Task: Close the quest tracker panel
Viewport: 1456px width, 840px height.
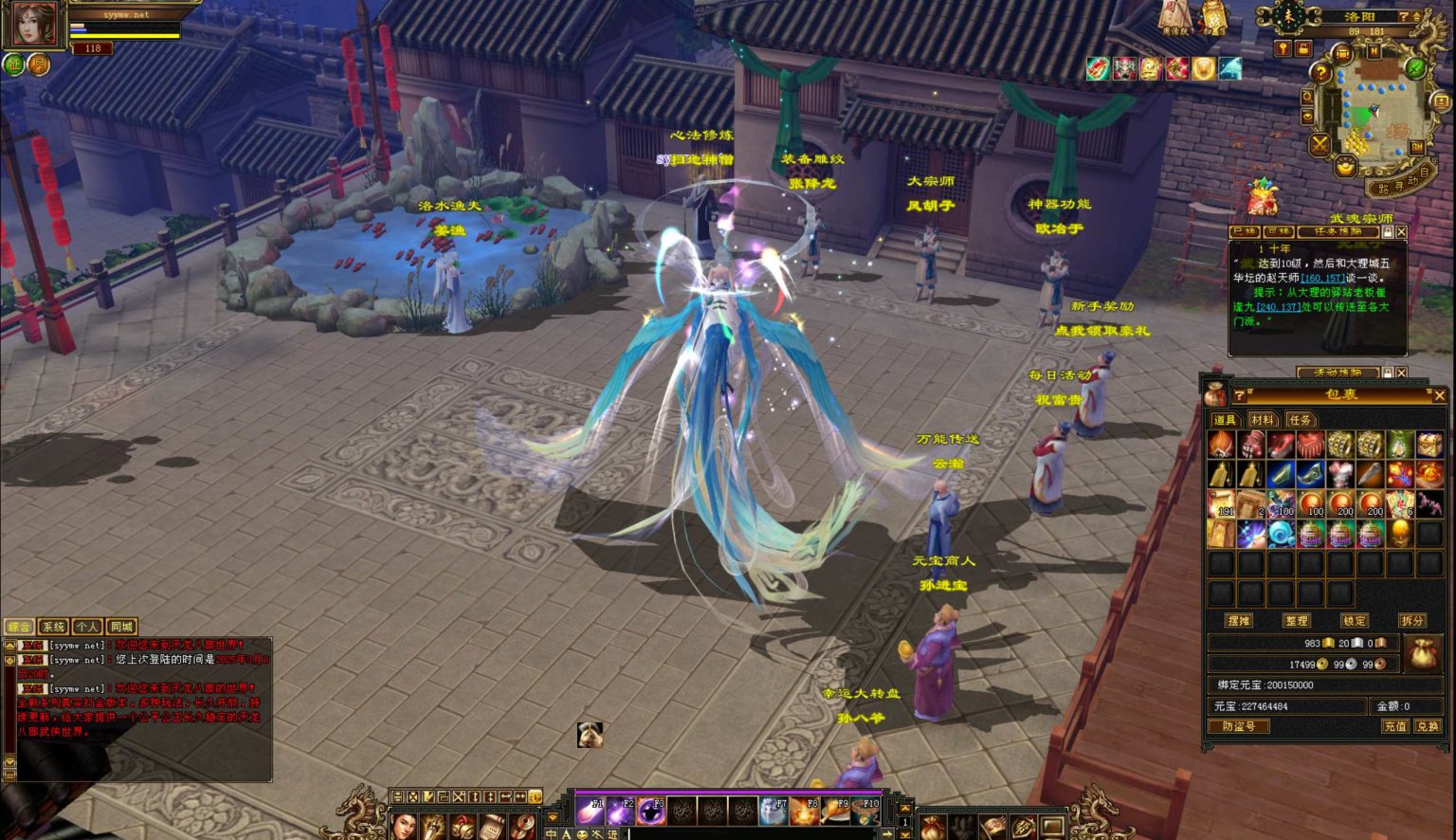Action: point(1402,232)
